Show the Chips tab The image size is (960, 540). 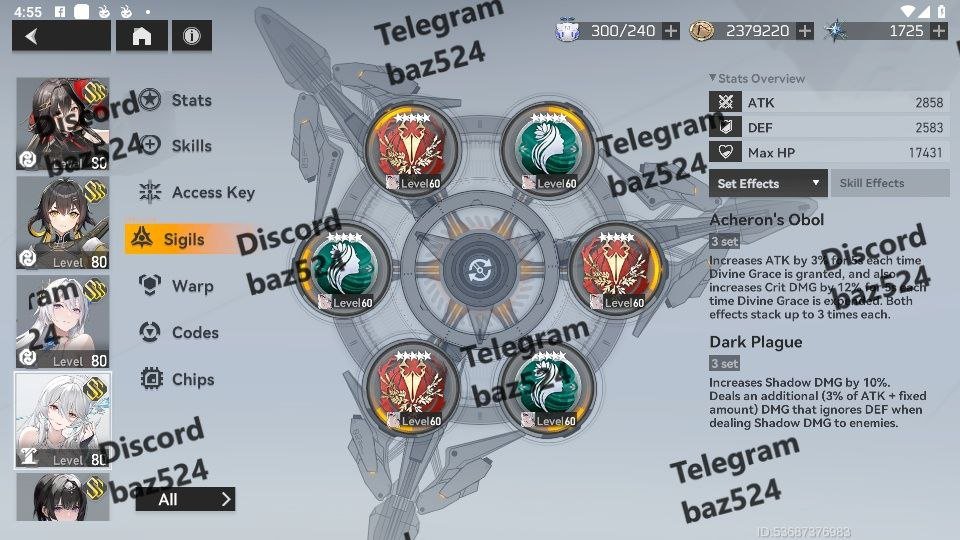click(193, 379)
